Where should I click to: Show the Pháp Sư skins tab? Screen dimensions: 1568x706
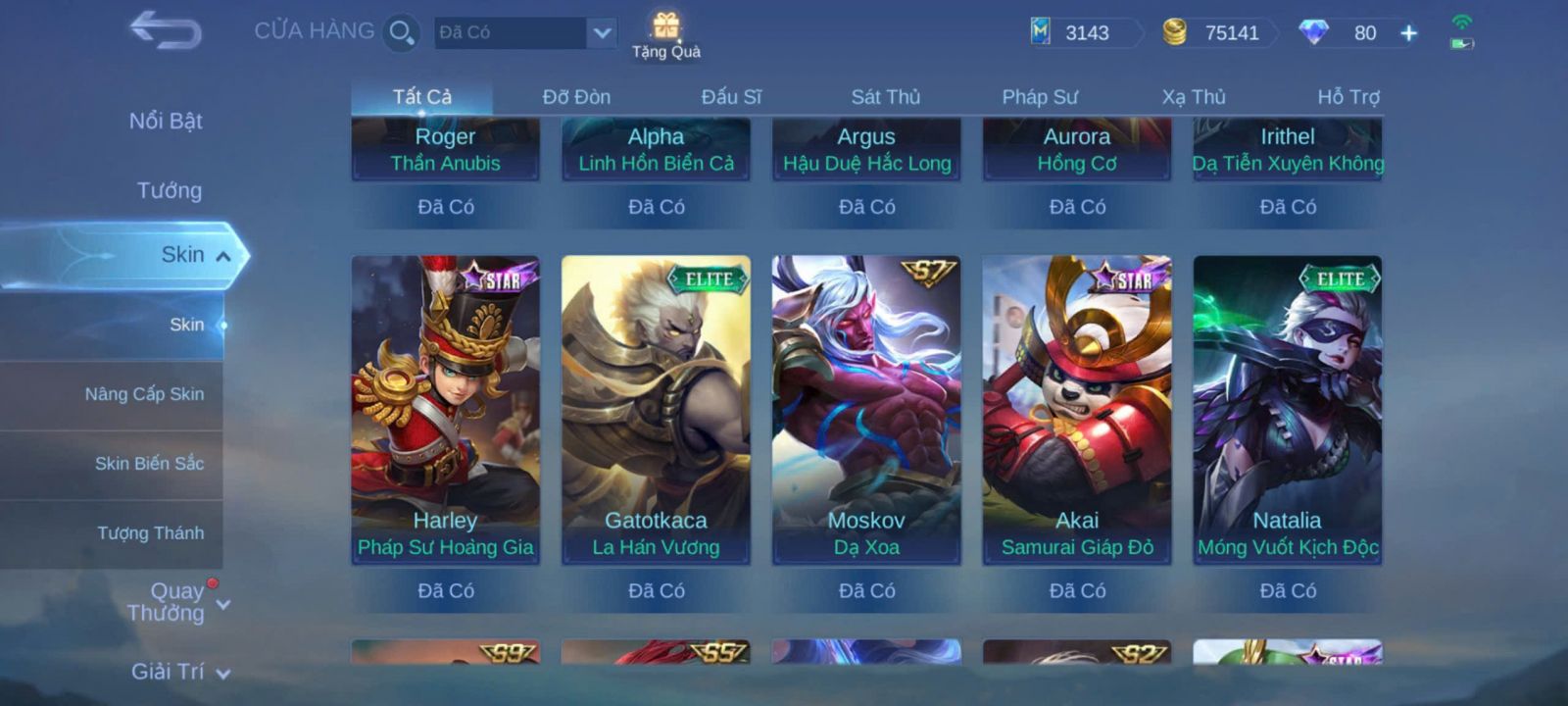(x=1039, y=97)
